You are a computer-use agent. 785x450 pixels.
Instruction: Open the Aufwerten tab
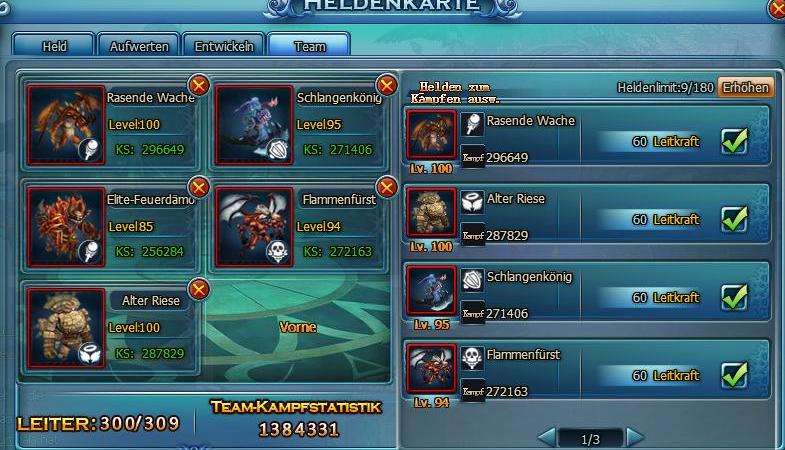(x=139, y=46)
